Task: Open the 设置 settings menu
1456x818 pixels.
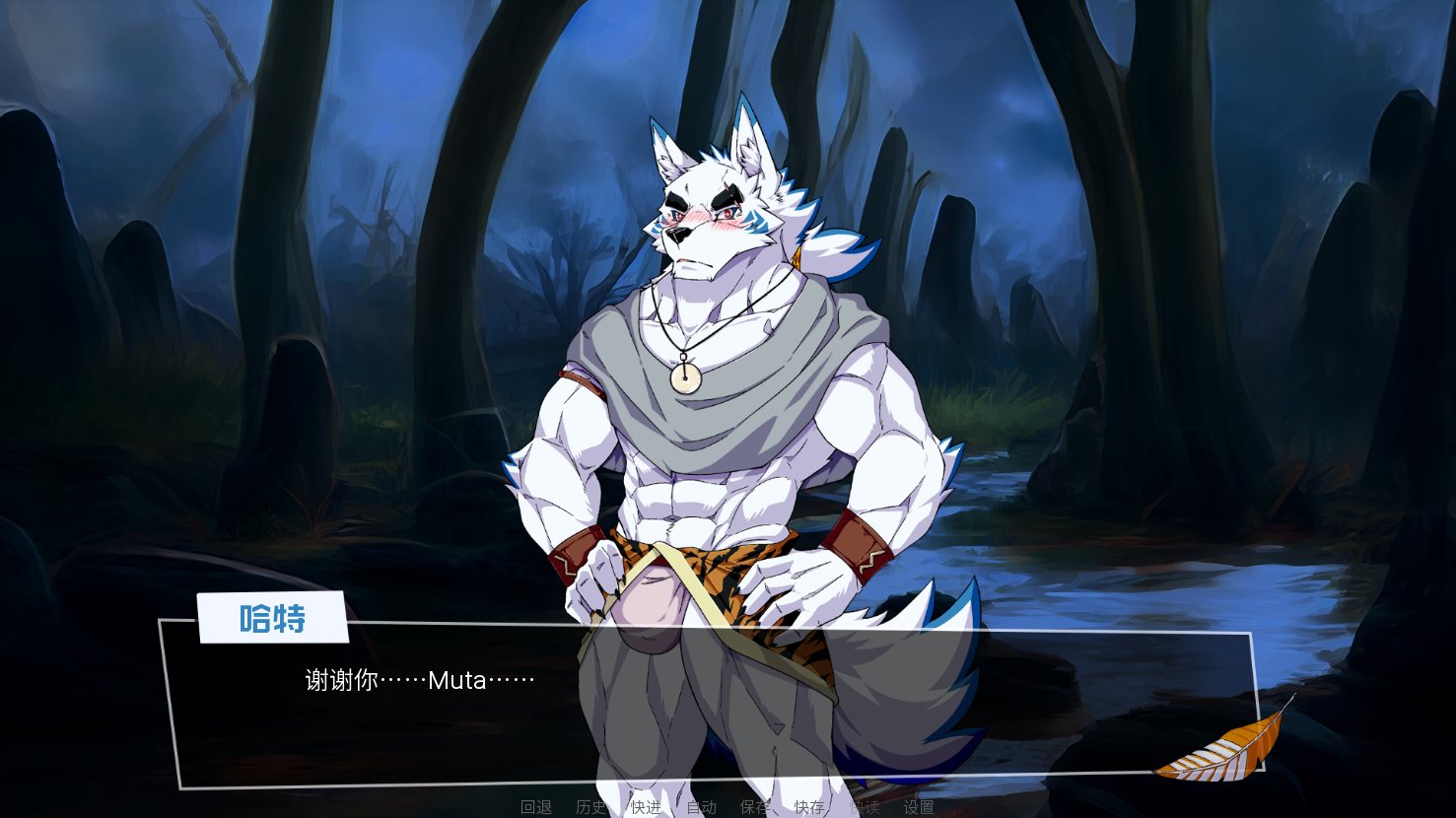Action: click(x=919, y=807)
